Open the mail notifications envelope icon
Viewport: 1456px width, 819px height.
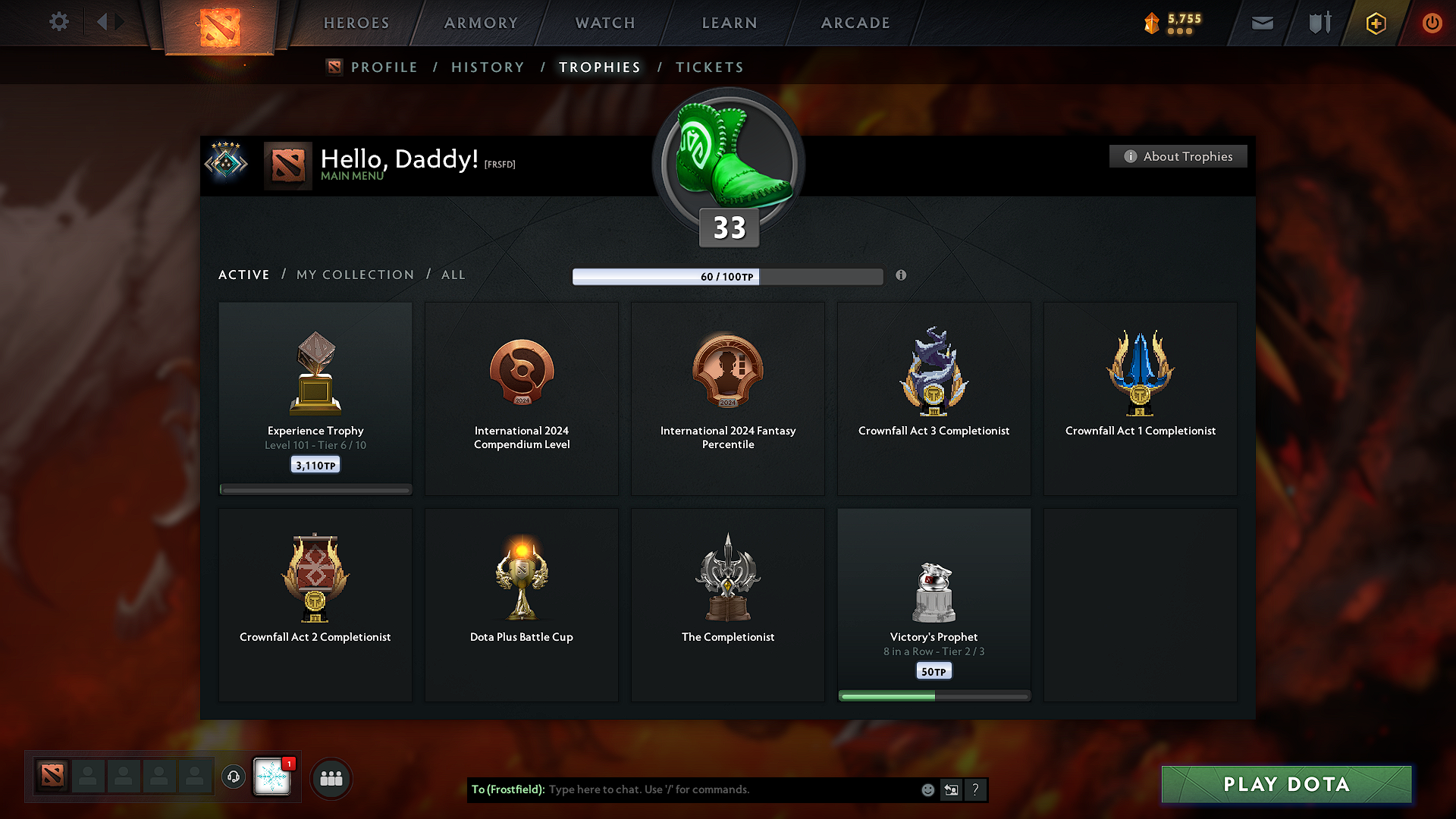pos(1262,23)
